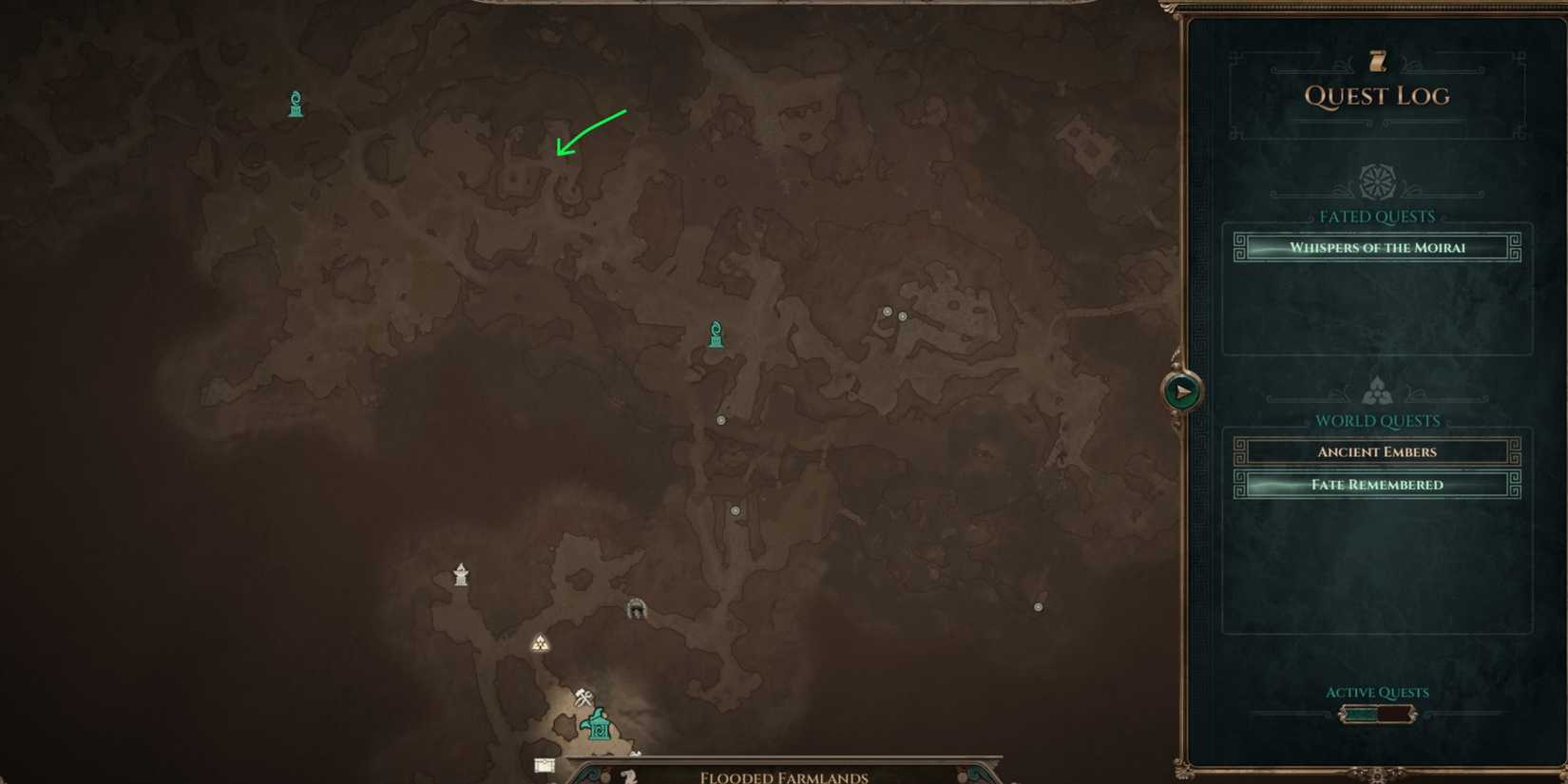Select the white shrine statue icon
Screen dimensions: 1568x784
point(461,572)
